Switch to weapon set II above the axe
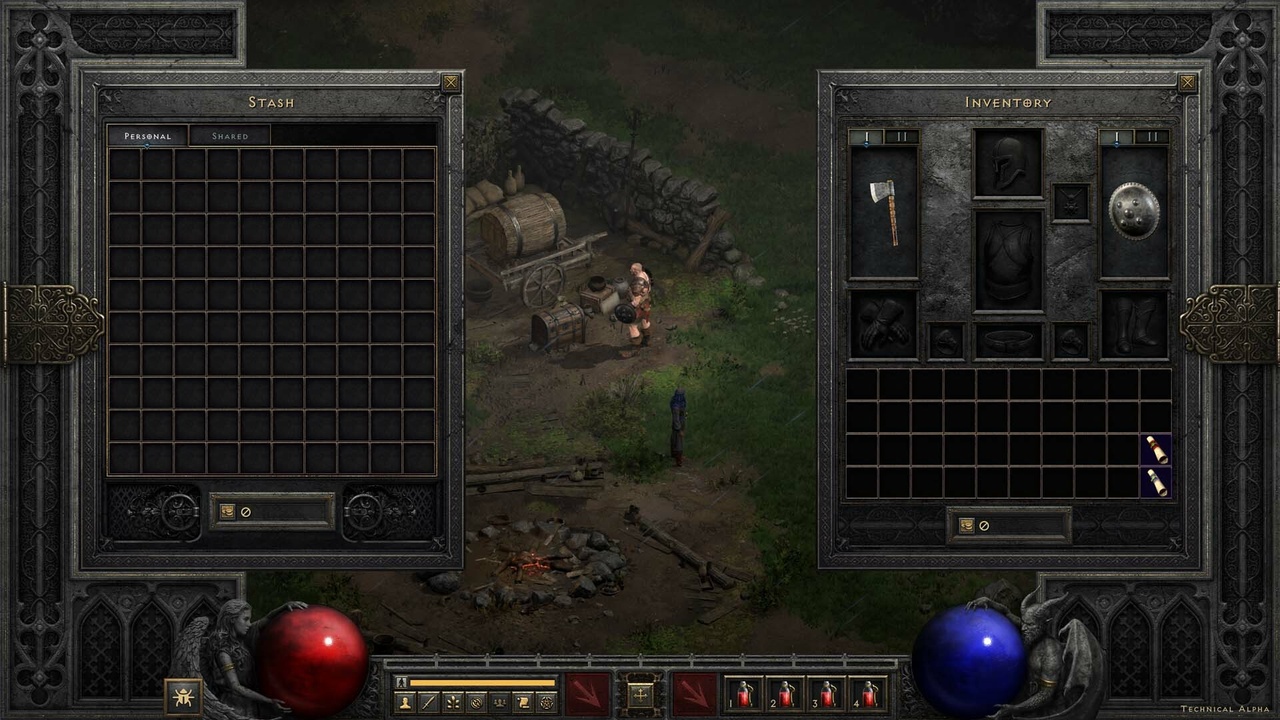This screenshot has width=1280, height=720. pyautogui.click(x=900, y=137)
